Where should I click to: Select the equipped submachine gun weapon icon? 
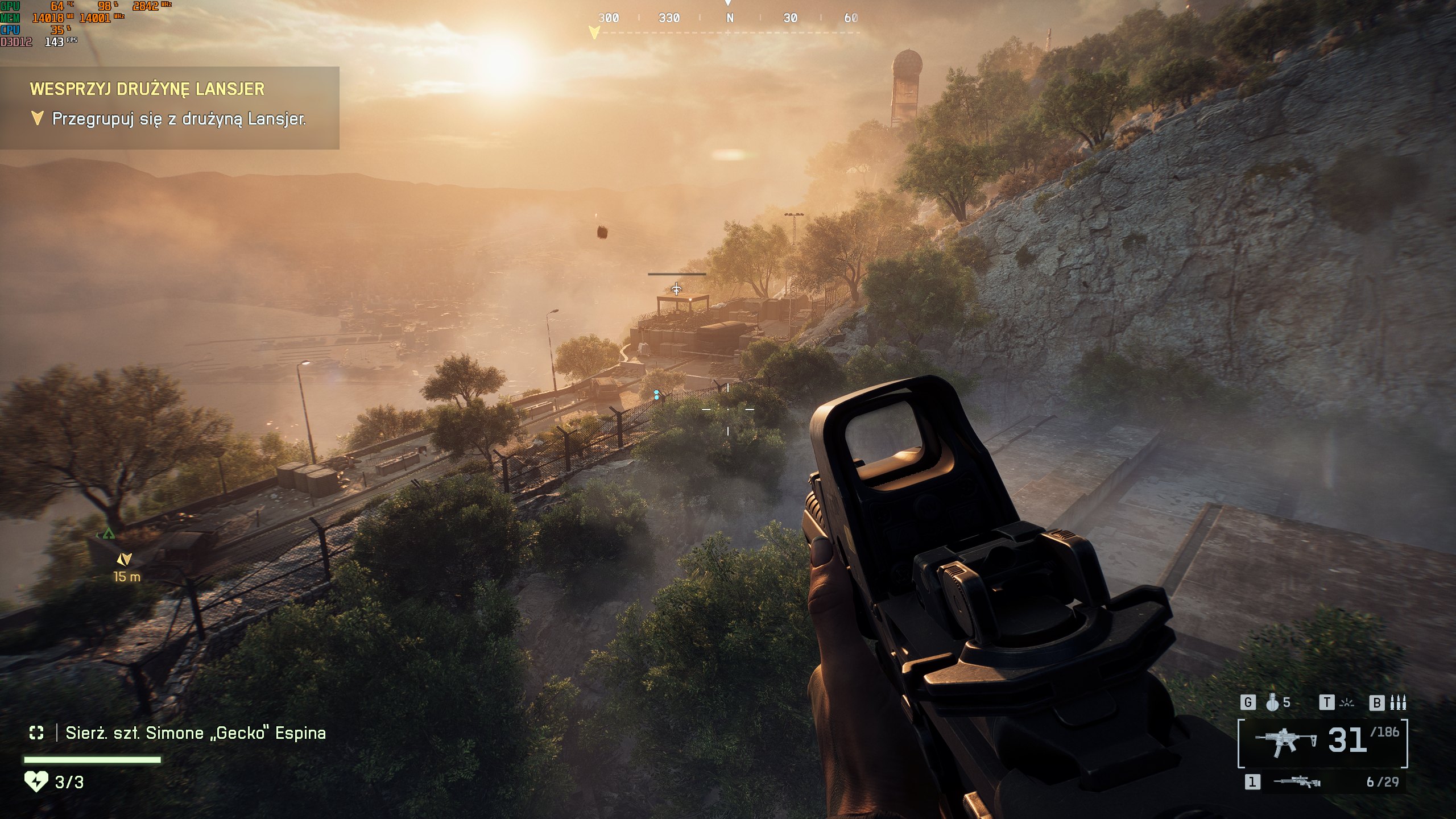click(x=1287, y=743)
